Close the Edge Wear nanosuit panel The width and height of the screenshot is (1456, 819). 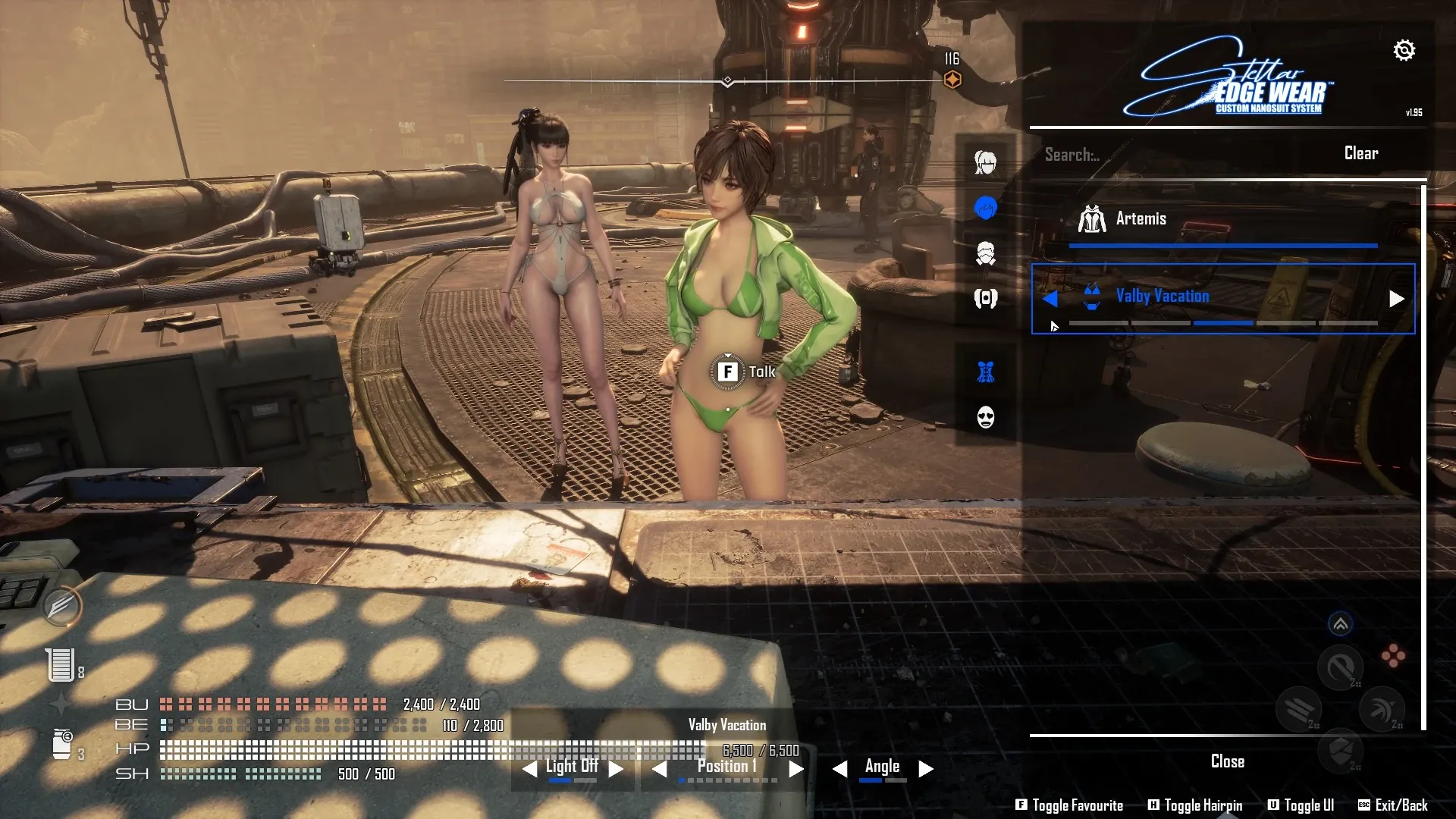pos(1227,761)
